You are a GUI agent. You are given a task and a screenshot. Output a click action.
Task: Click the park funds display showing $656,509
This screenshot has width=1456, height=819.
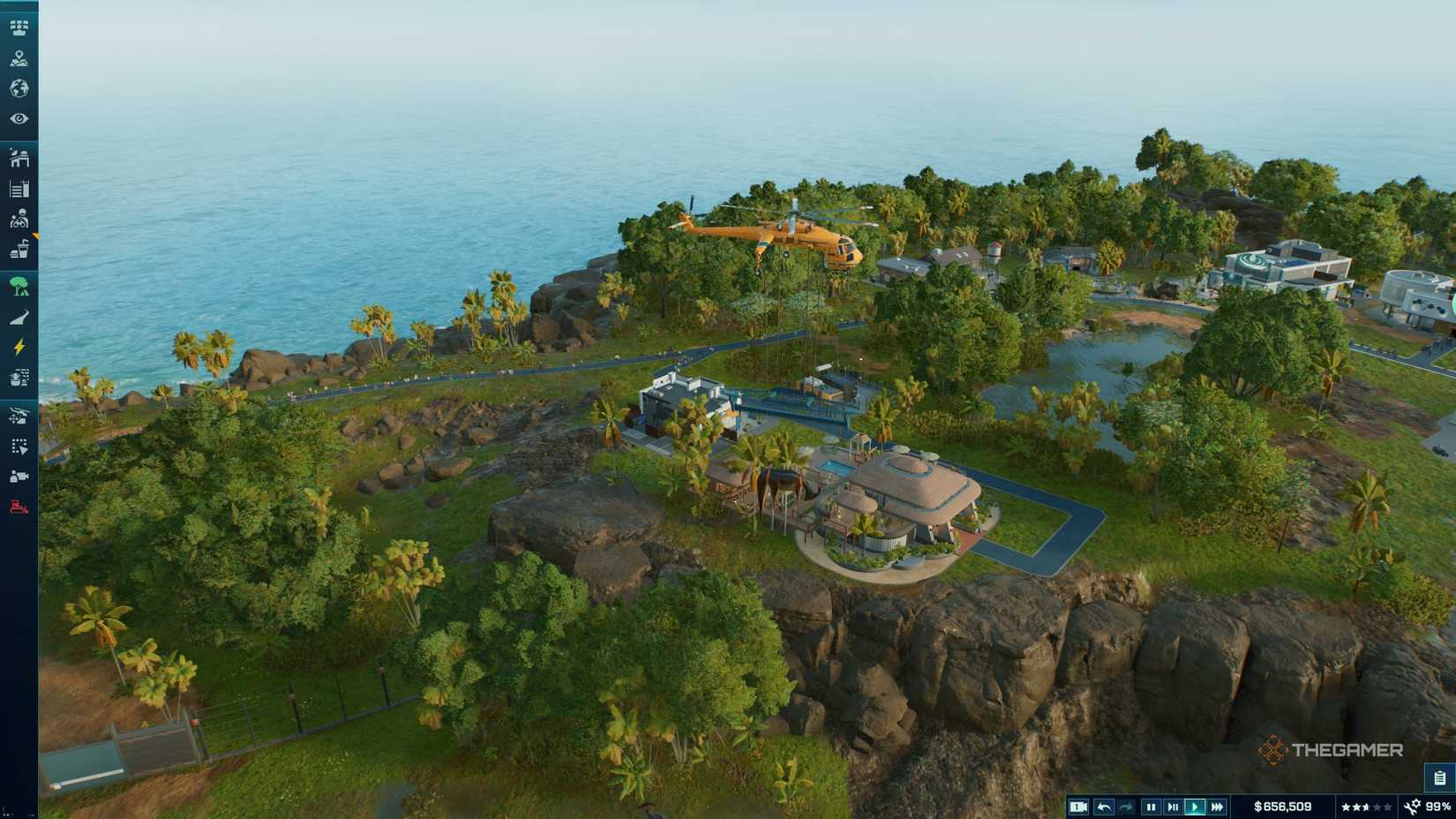1282,806
